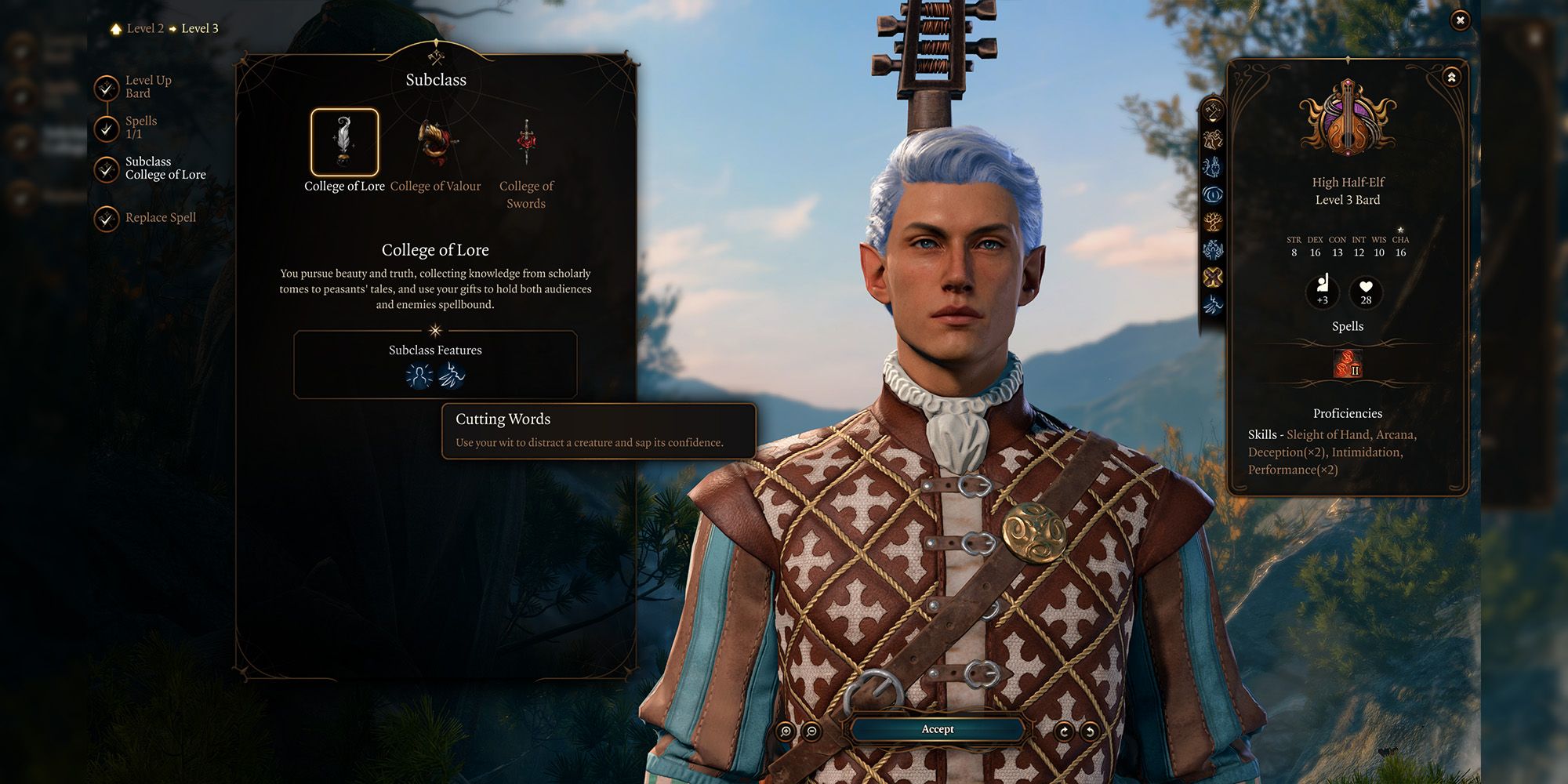The height and width of the screenshot is (784, 1568).
Task: Select the College of Lore subclass
Action: (x=344, y=143)
